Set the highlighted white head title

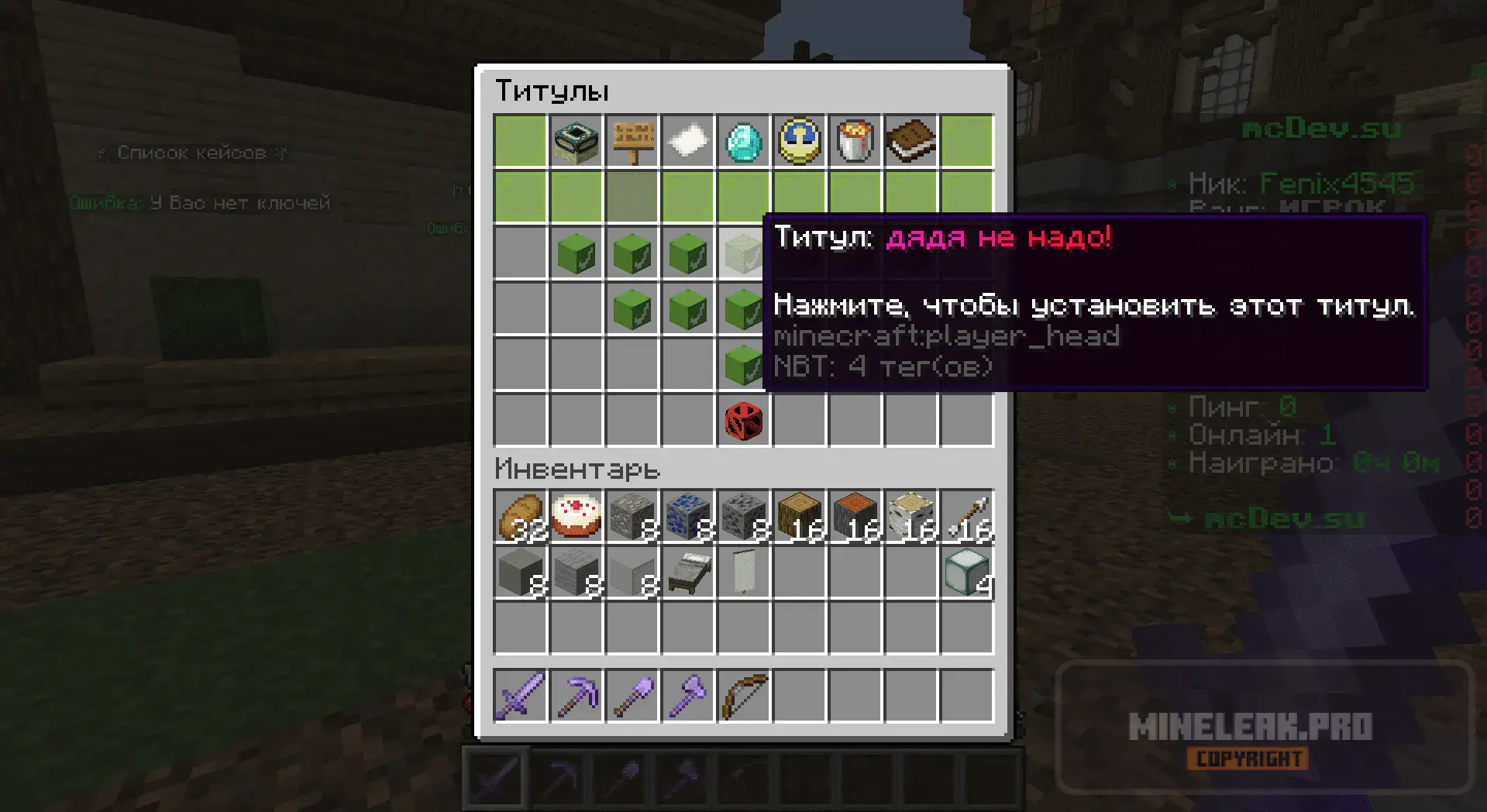[742, 253]
